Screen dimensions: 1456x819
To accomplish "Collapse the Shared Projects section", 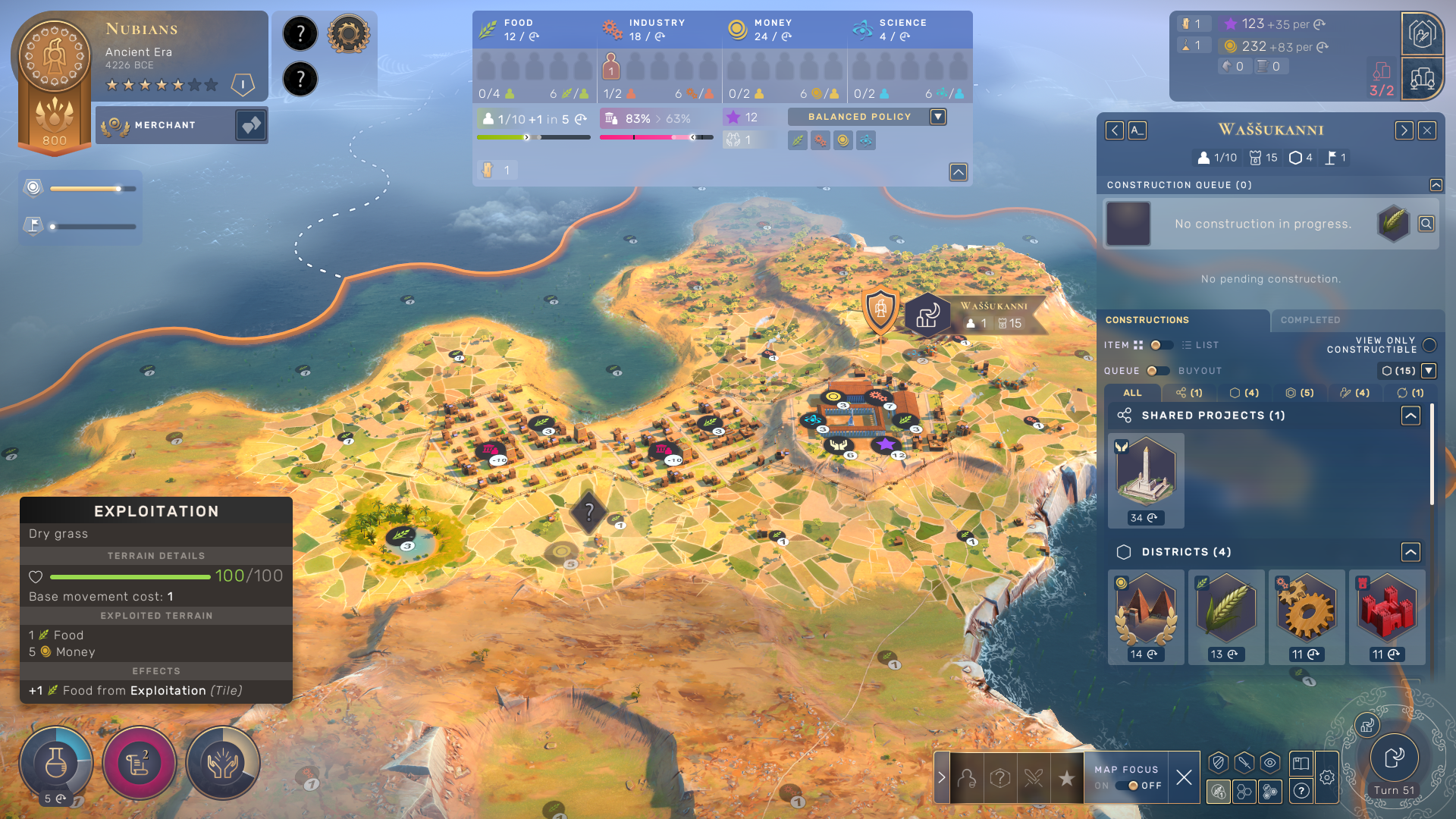I will click(1410, 416).
